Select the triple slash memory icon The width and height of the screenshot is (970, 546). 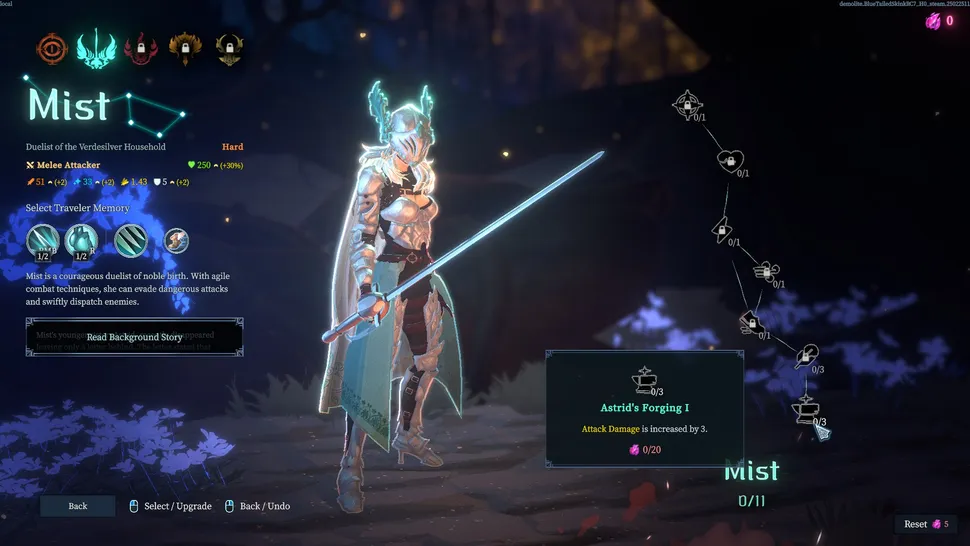(131, 240)
